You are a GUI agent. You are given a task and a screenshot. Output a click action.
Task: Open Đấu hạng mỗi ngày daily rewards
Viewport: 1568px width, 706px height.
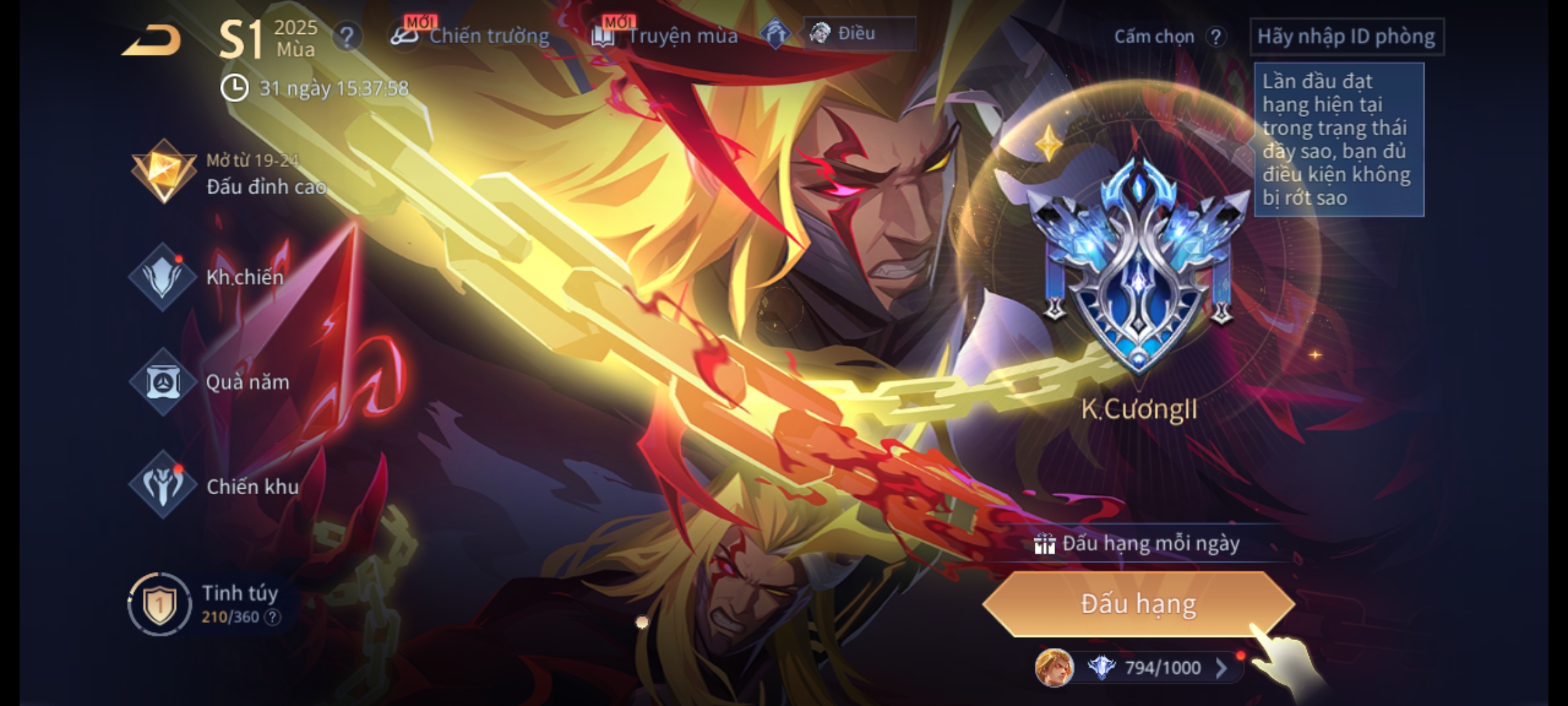[1138, 544]
